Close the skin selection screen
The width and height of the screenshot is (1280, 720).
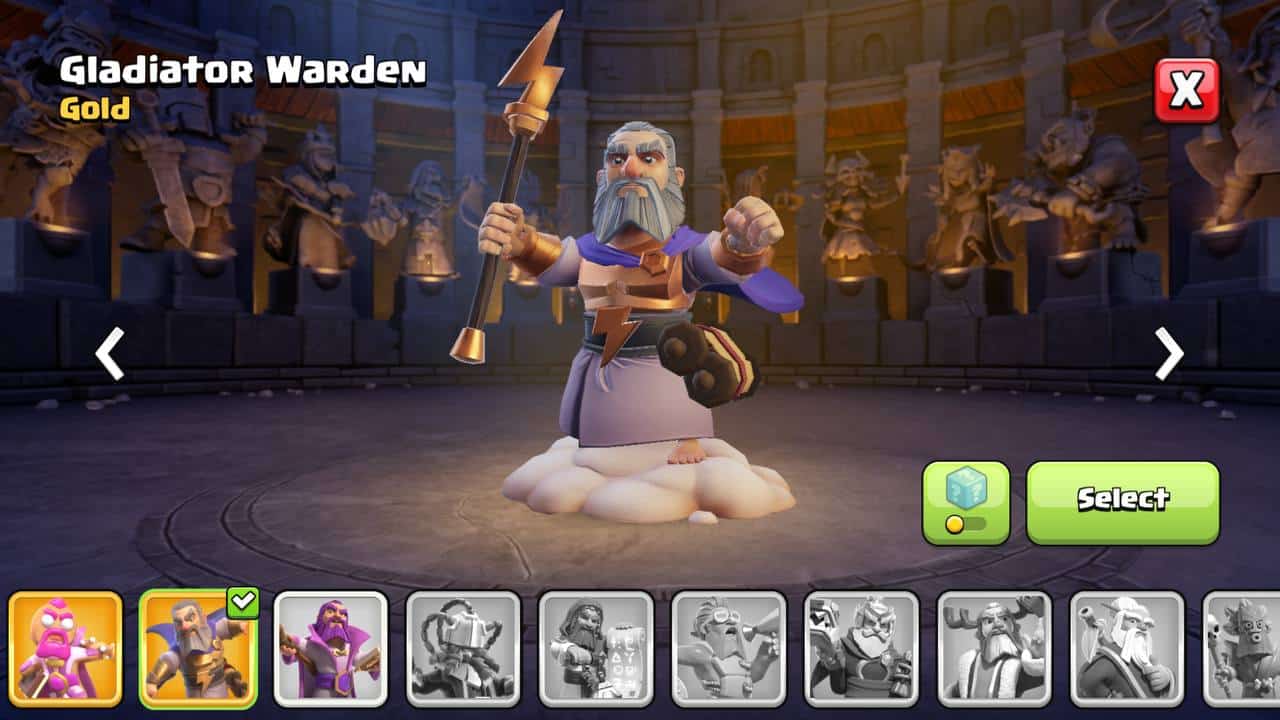(x=1187, y=90)
